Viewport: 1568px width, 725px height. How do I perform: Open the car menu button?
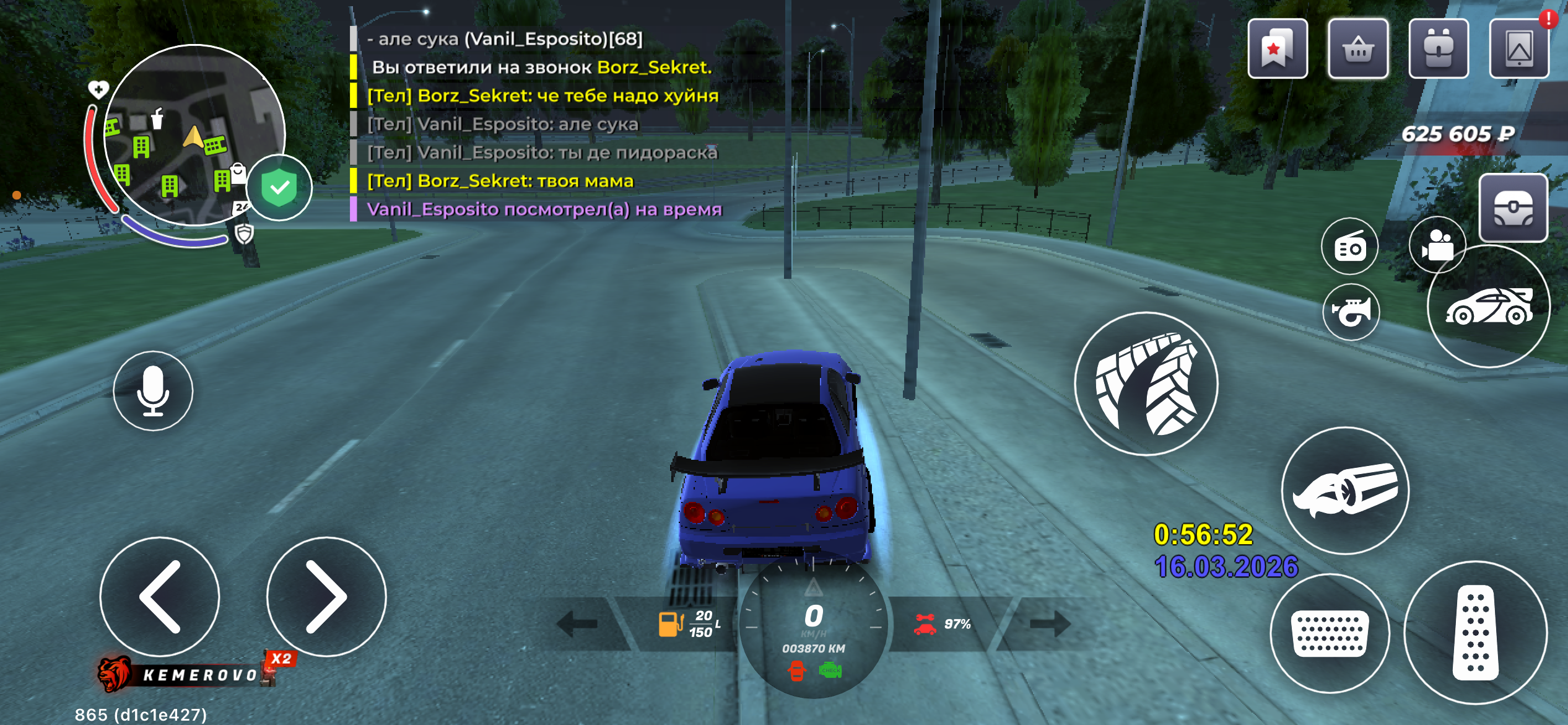point(1488,307)
